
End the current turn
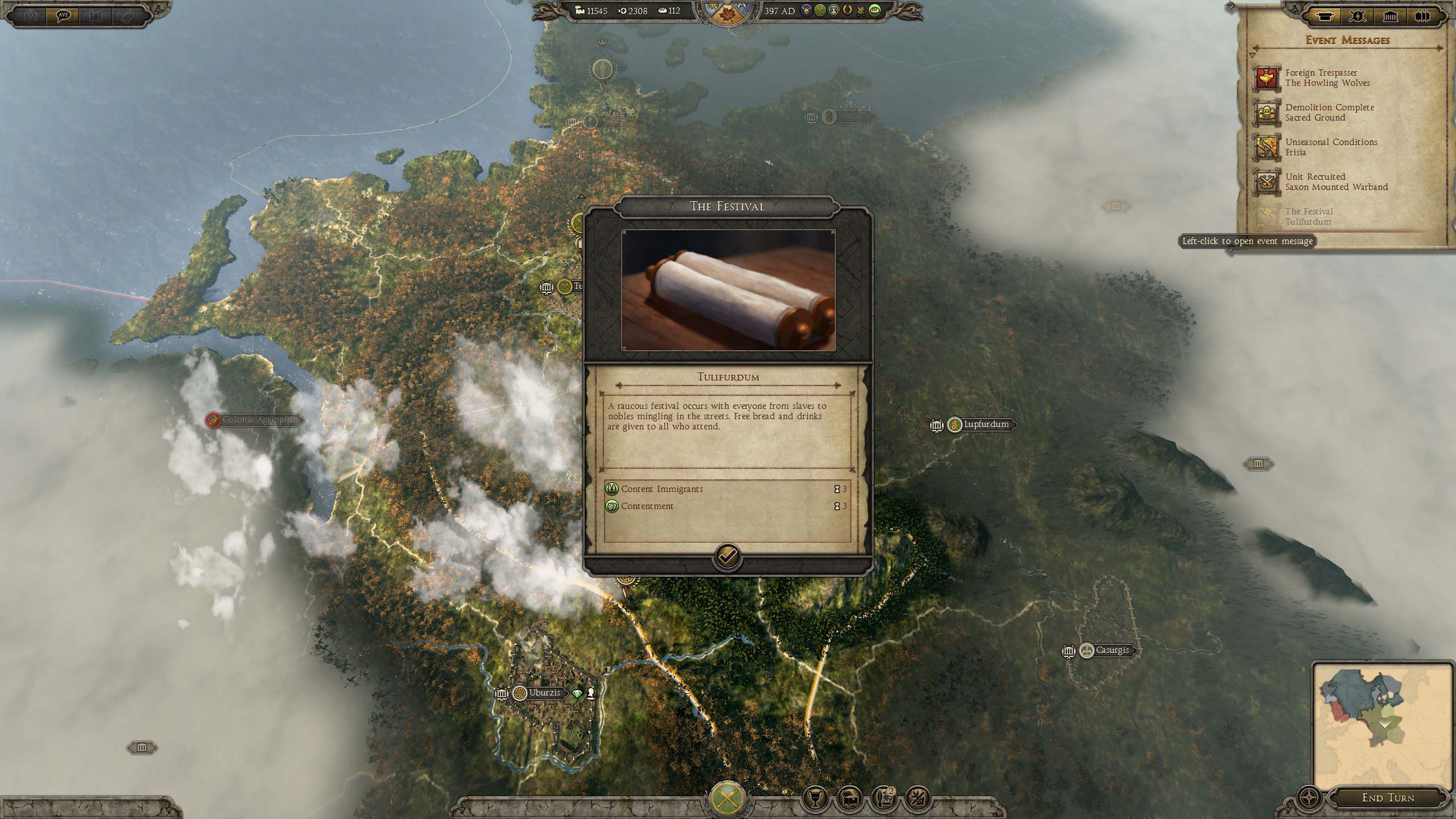click(x=1387, y=798)
